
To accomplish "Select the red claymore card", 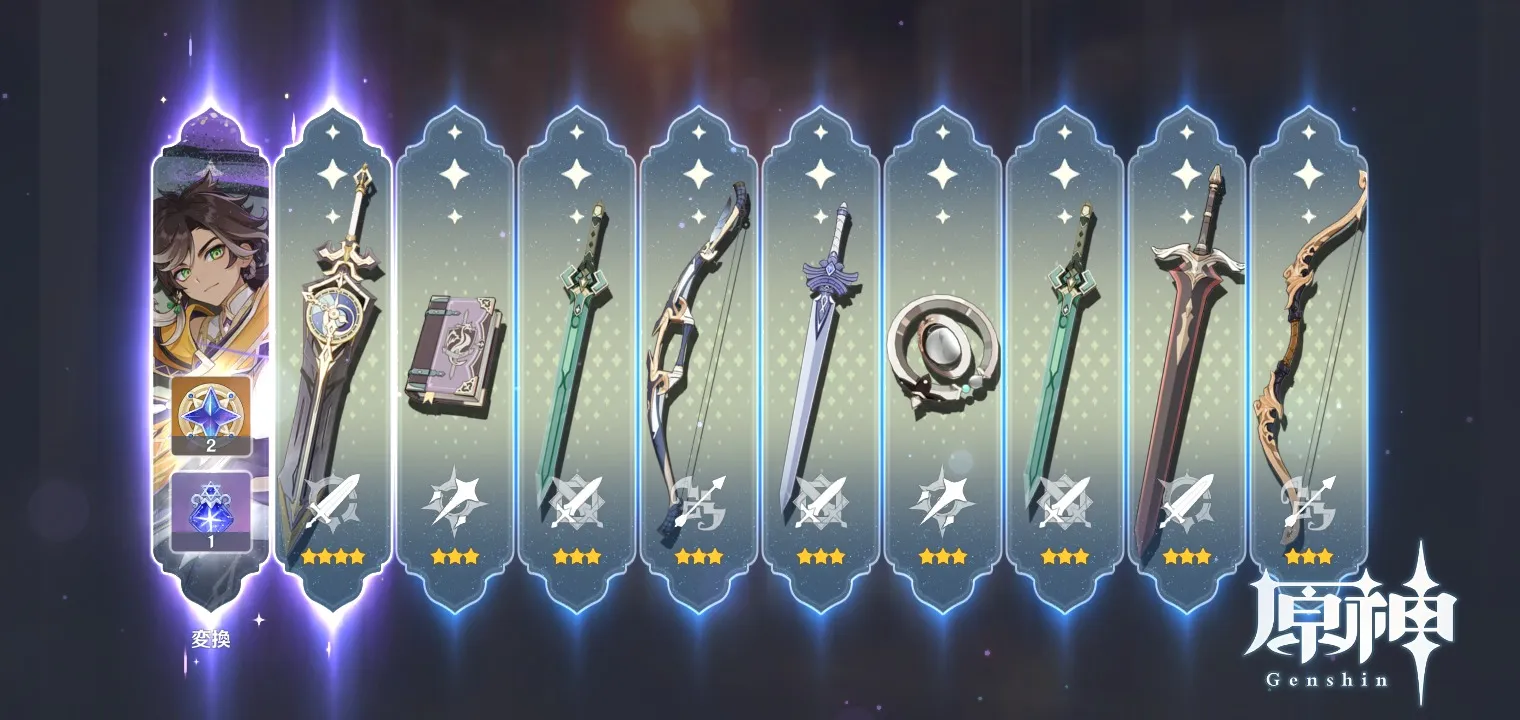I will pyautogui.click(x=1186, y=350).
